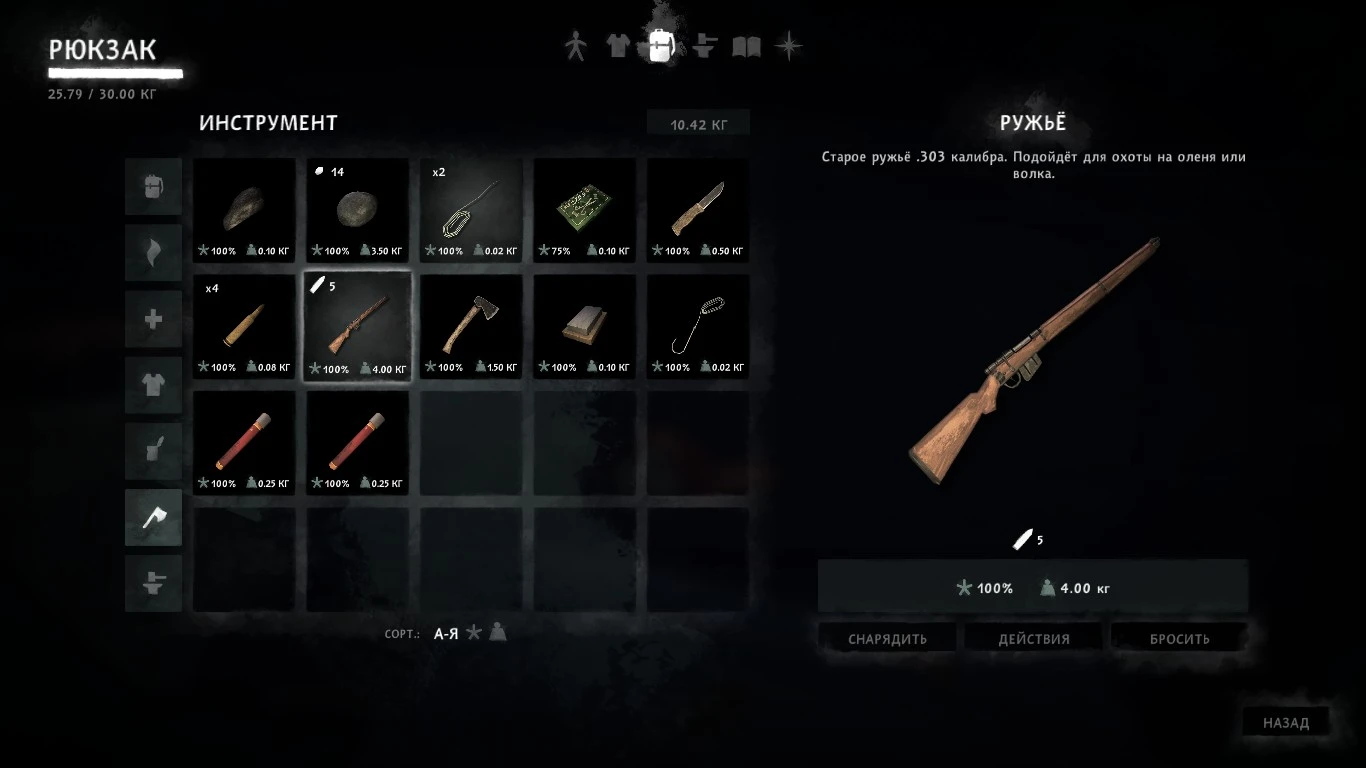
Task: Toggle sorting by weight icon
Action: click(496, 633)
